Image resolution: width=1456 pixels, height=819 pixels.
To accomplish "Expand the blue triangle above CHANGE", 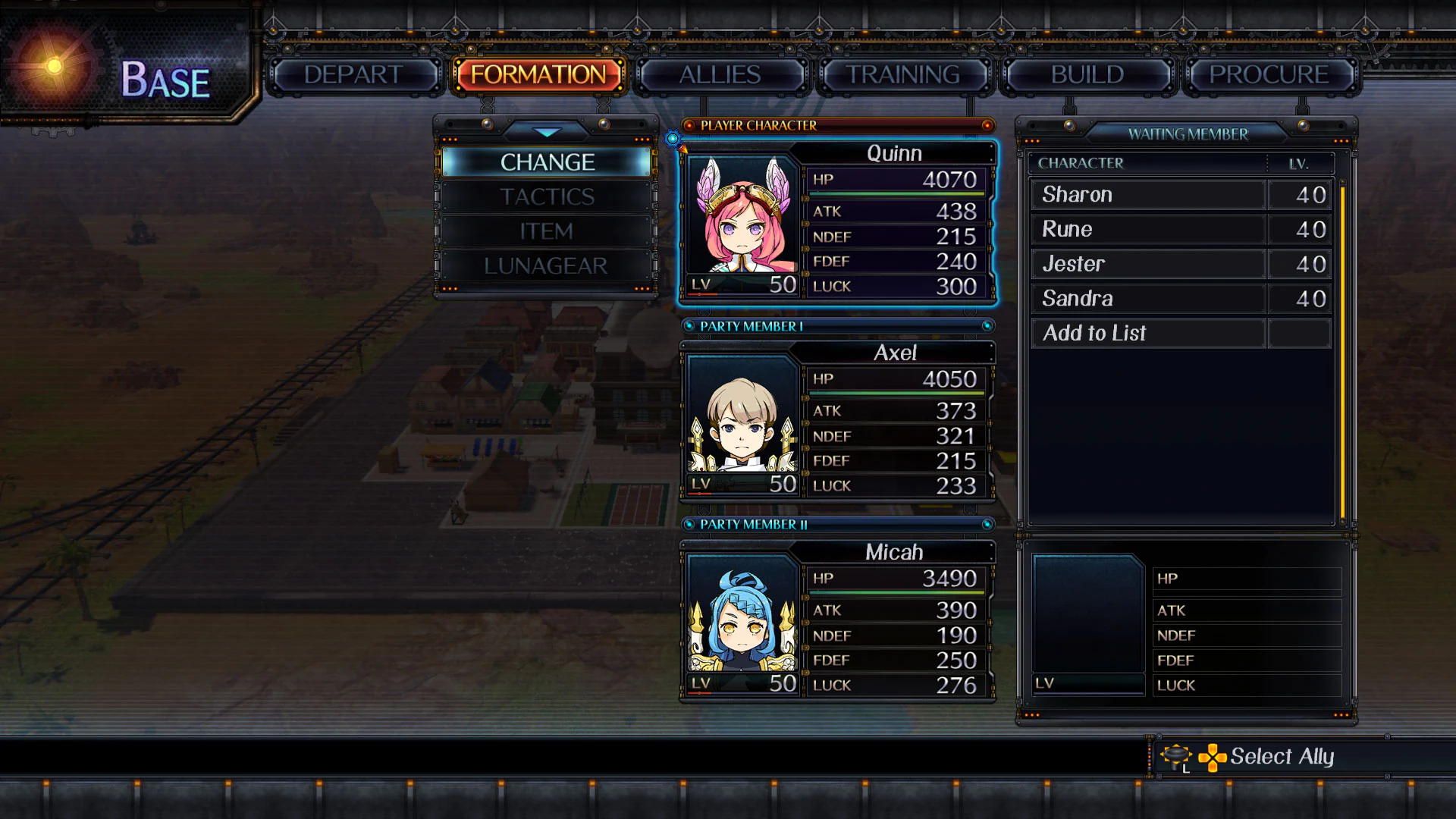I will (546, 133).
